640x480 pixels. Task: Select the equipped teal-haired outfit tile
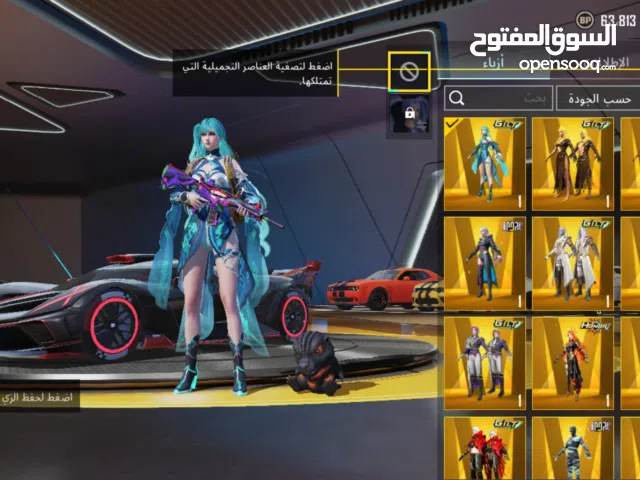point(484,163)
